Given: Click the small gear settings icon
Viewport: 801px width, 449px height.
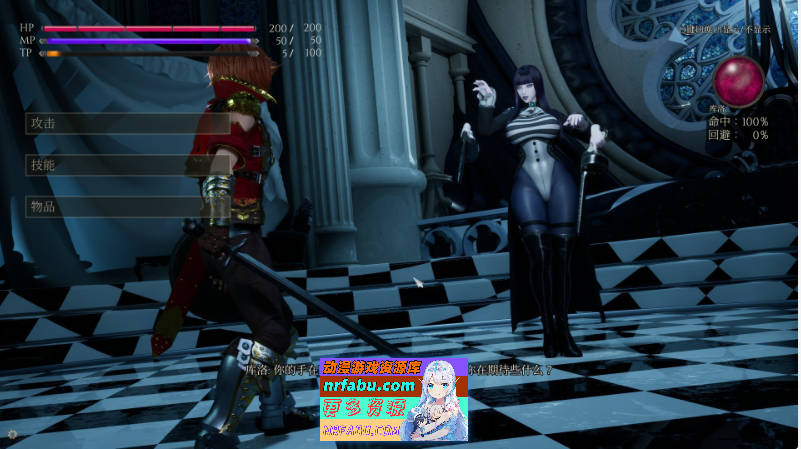Looking at the screenshot, I should (12, 434).
